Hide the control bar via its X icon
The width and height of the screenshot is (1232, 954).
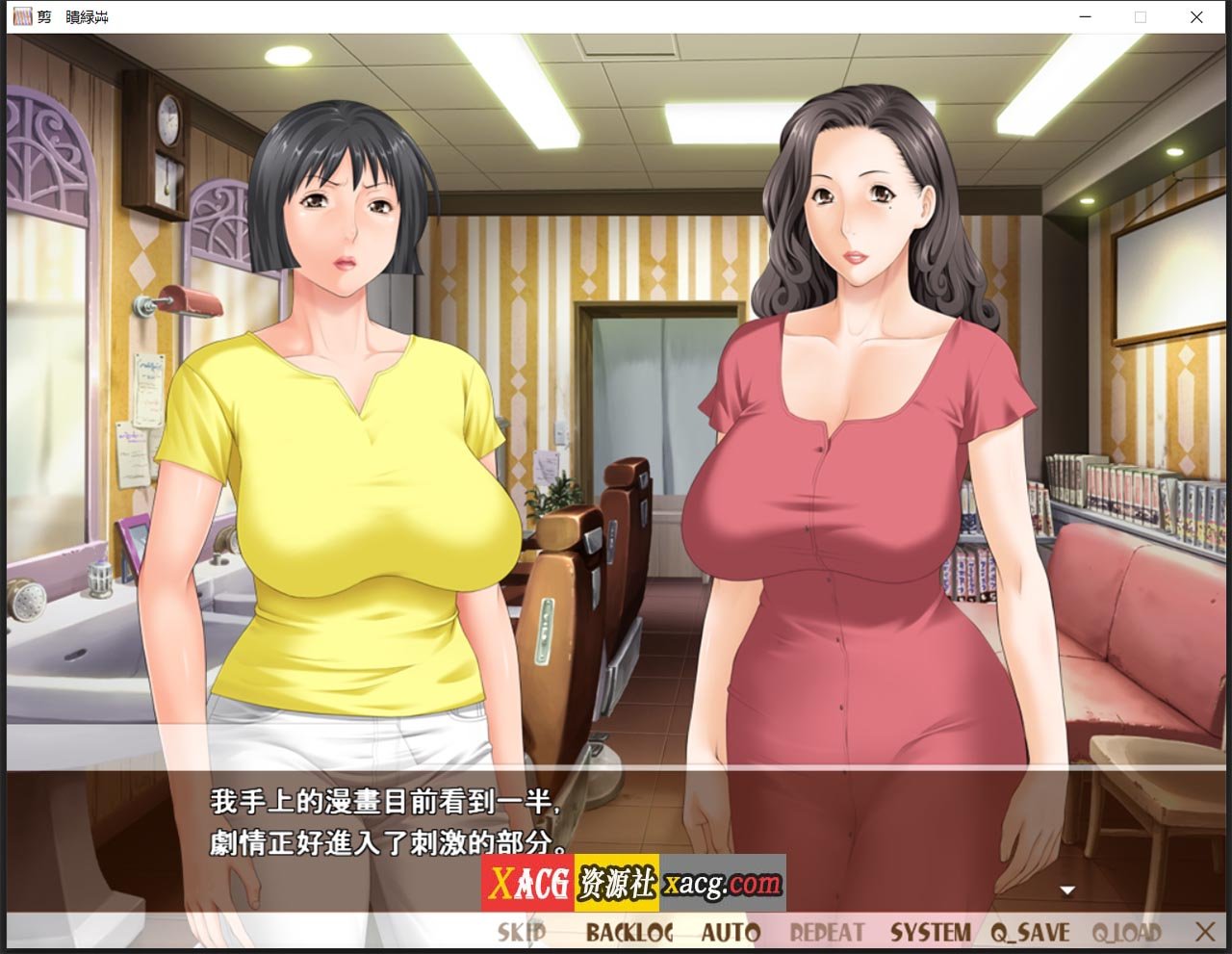tap(1203, 931)
